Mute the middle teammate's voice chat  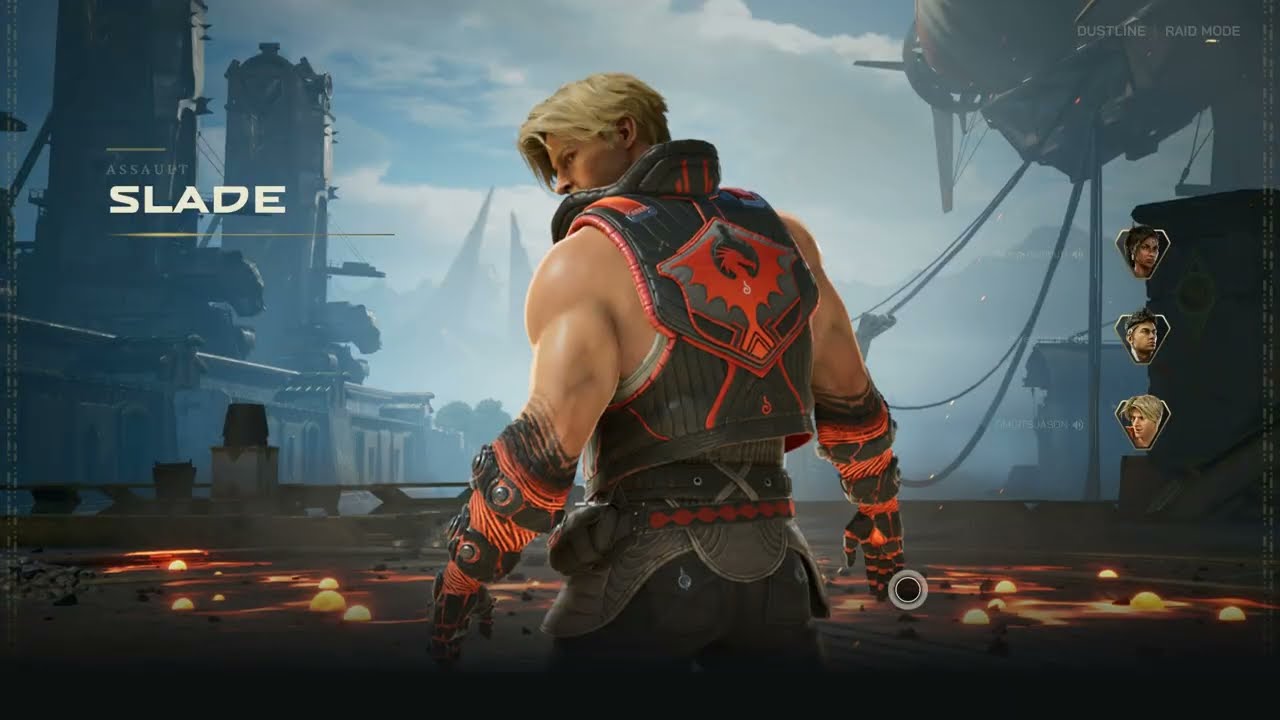[x=1080, y=337]
